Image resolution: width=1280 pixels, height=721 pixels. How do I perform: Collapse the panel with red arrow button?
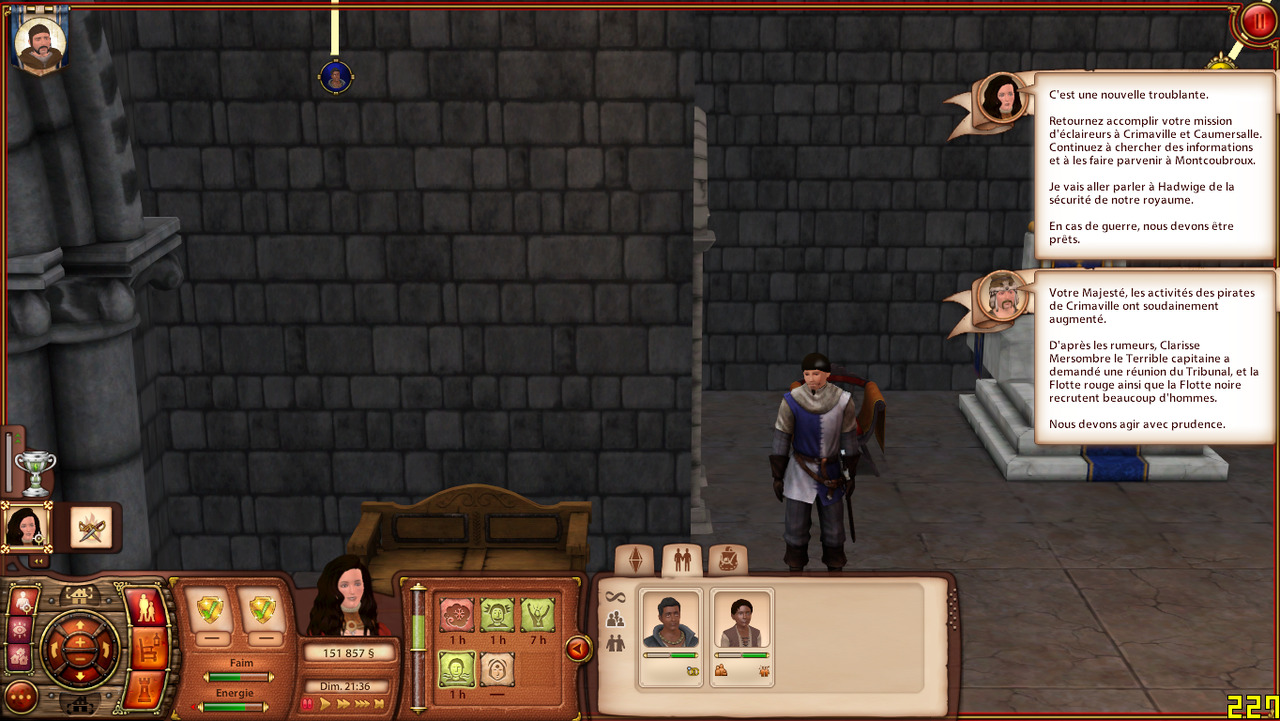tap(578, 649)
